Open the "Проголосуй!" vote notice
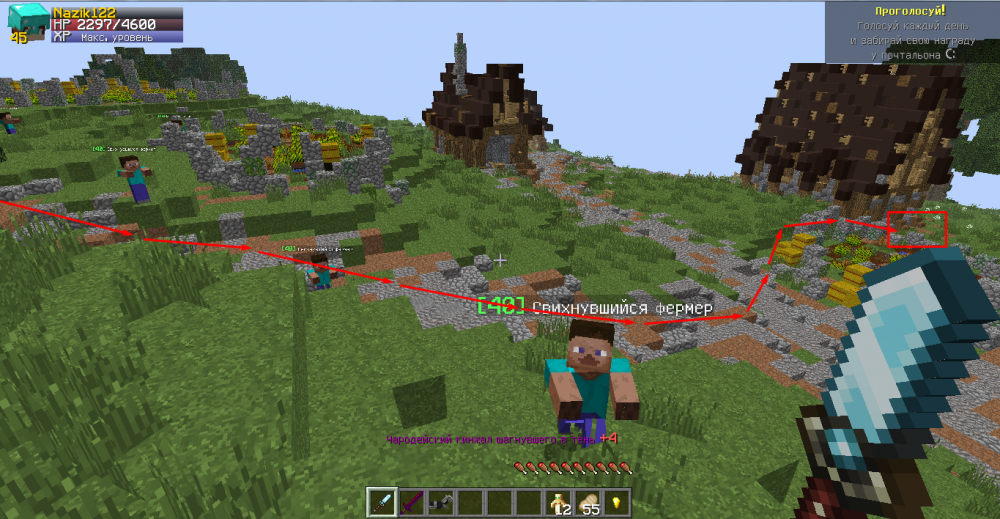 tap(911, 32)
